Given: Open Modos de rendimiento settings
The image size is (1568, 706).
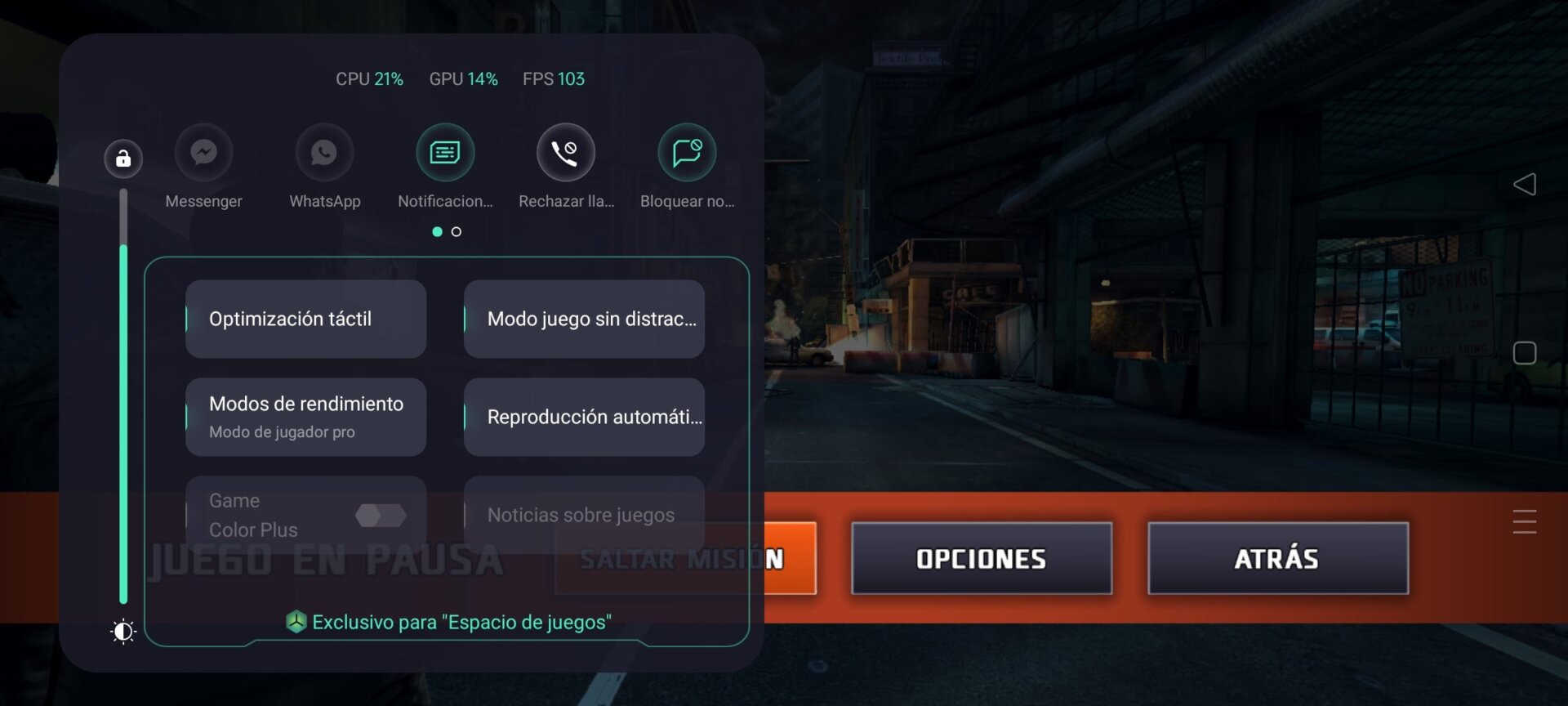Looking at the screenshot, I should pos(305,417).
